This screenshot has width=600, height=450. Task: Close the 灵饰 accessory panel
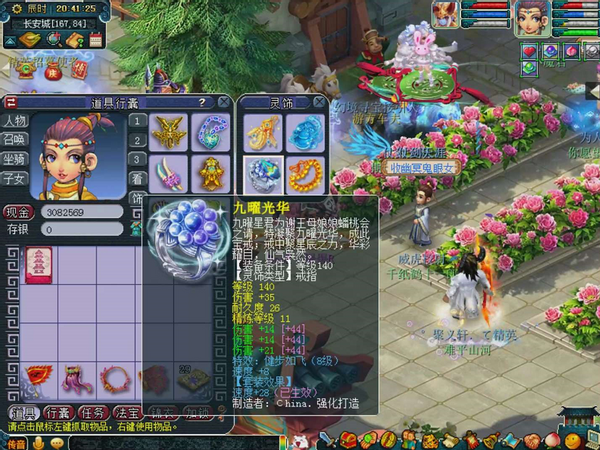pyautogui.click(x=318, y=102)
